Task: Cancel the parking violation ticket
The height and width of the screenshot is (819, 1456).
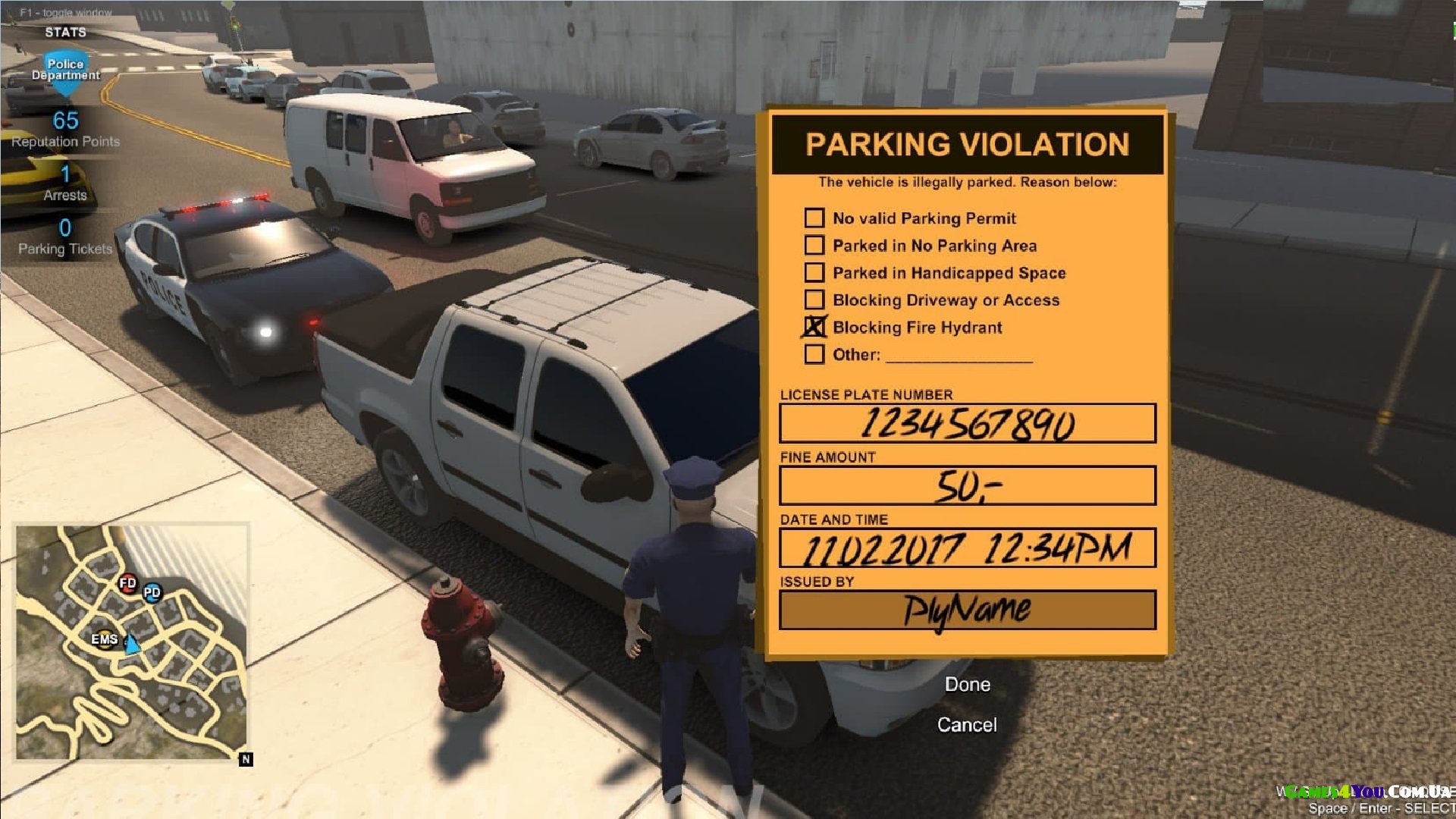Action: [967, 725]
